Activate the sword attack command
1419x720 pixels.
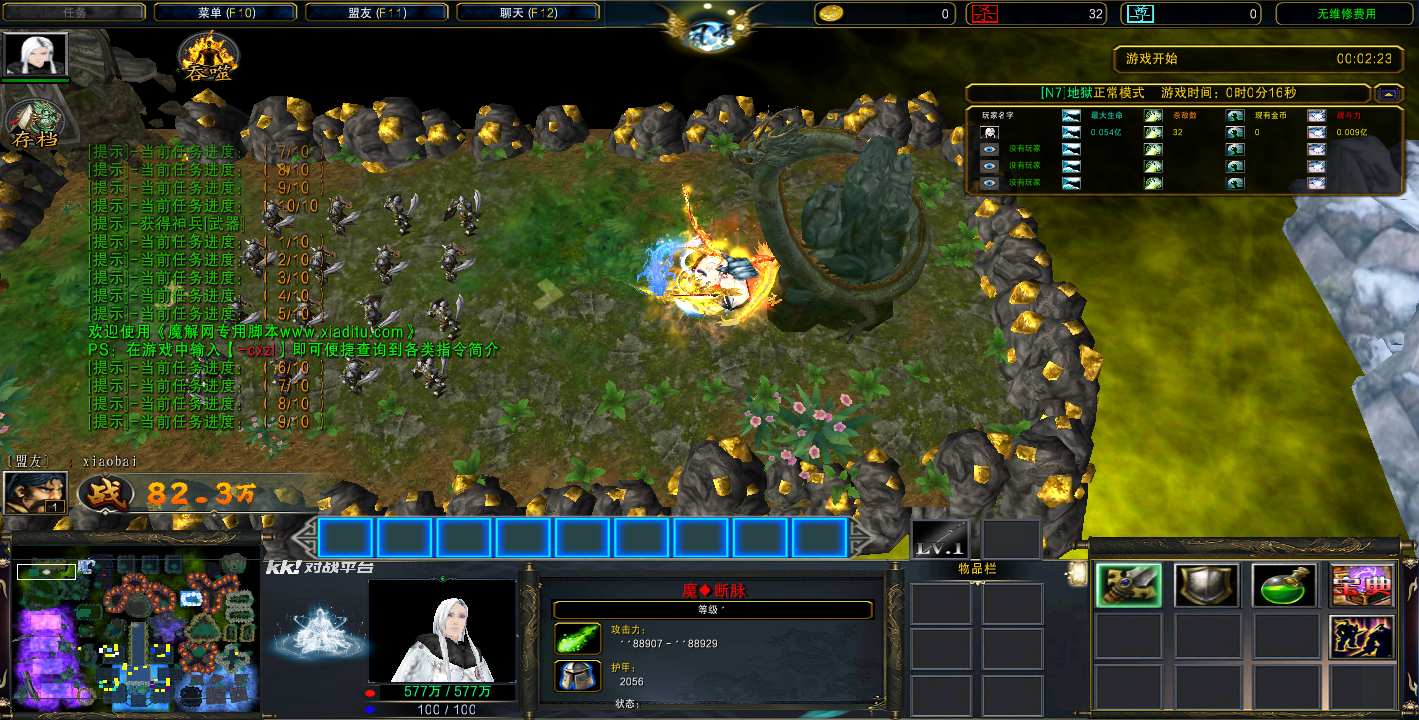1128,586
